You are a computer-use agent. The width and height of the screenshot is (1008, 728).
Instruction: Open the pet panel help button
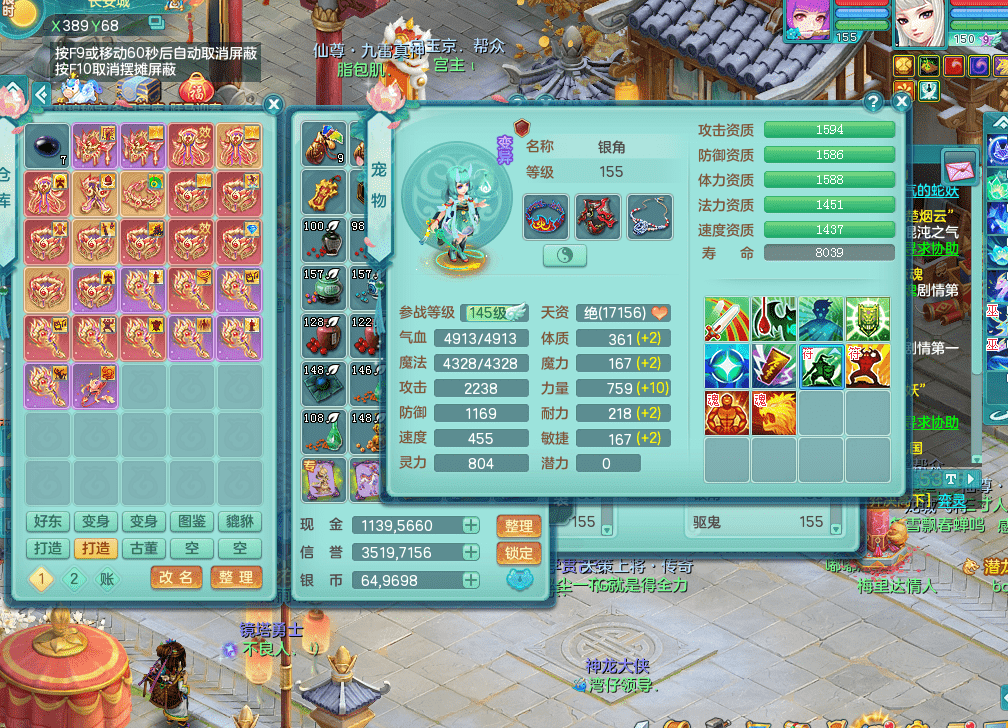(873, 101)
